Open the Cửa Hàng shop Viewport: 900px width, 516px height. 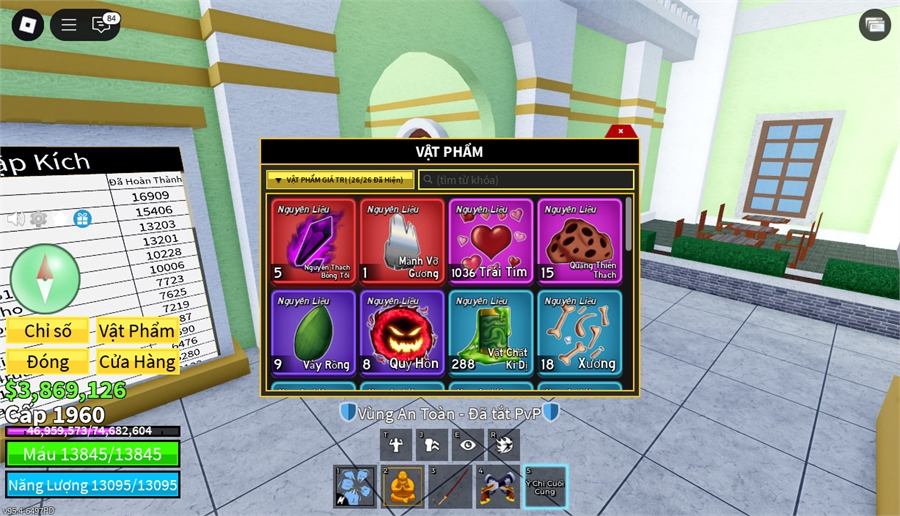(137, 361)
